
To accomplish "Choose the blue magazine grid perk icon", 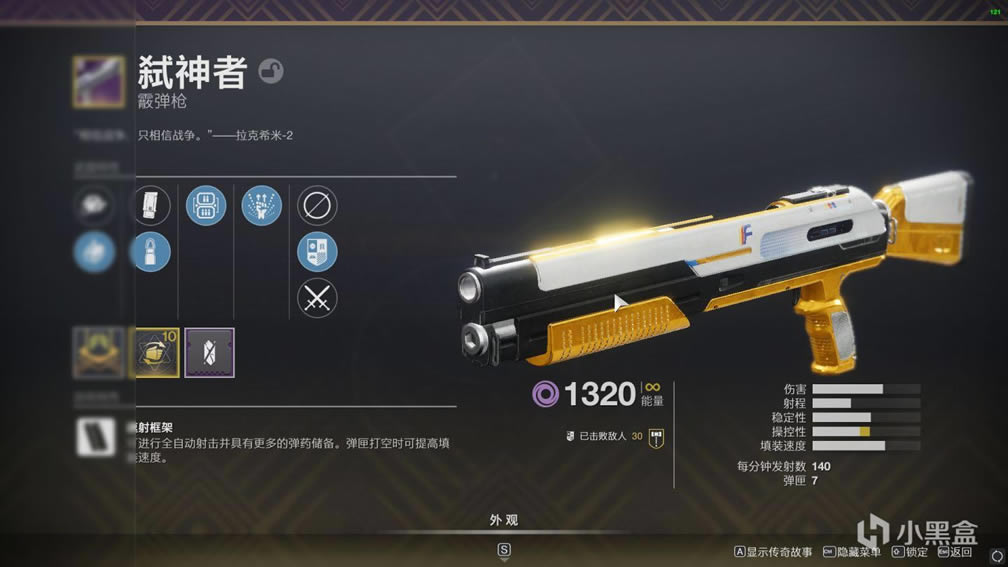I will point(207,206).
